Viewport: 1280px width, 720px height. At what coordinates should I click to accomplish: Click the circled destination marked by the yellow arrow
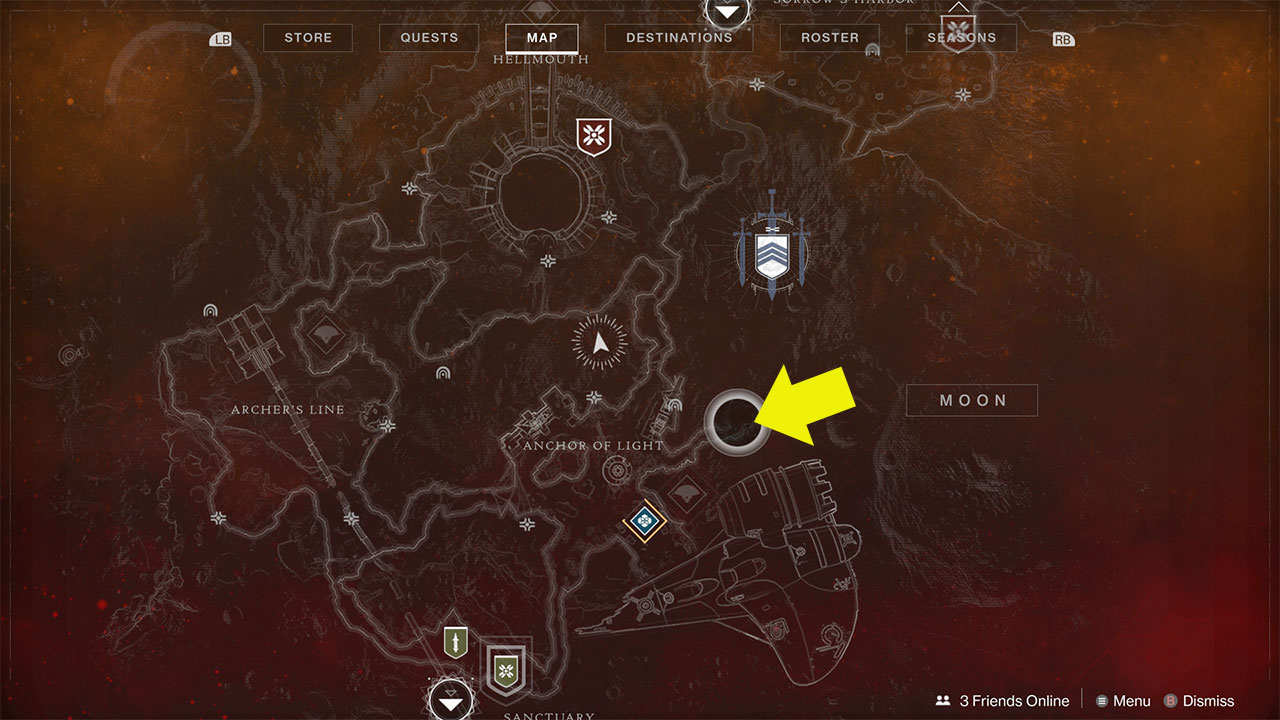pyautogui.click(x=736, y=420)
